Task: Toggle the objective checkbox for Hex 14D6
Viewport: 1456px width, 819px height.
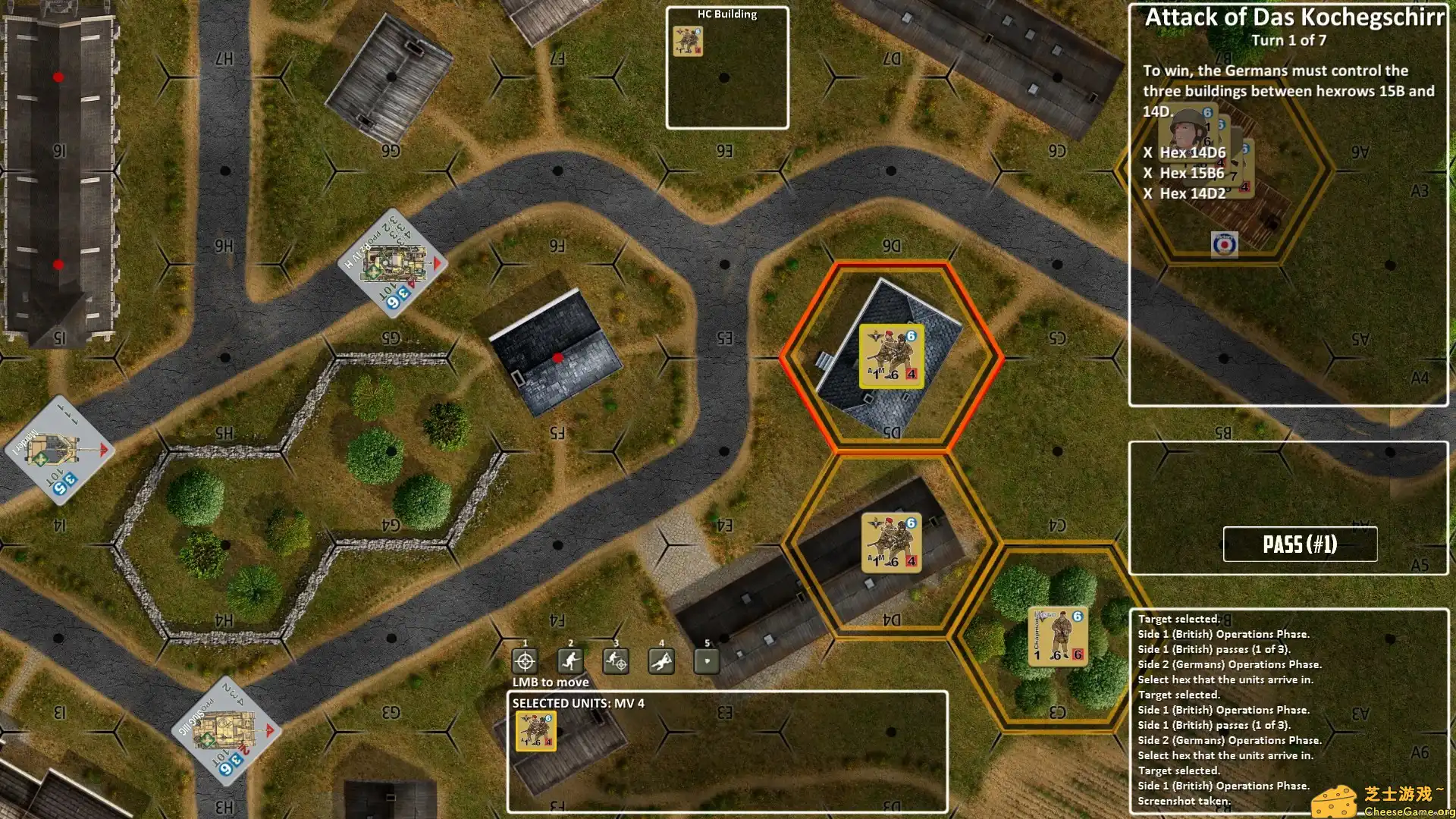Action: [x=1147, y=152]
